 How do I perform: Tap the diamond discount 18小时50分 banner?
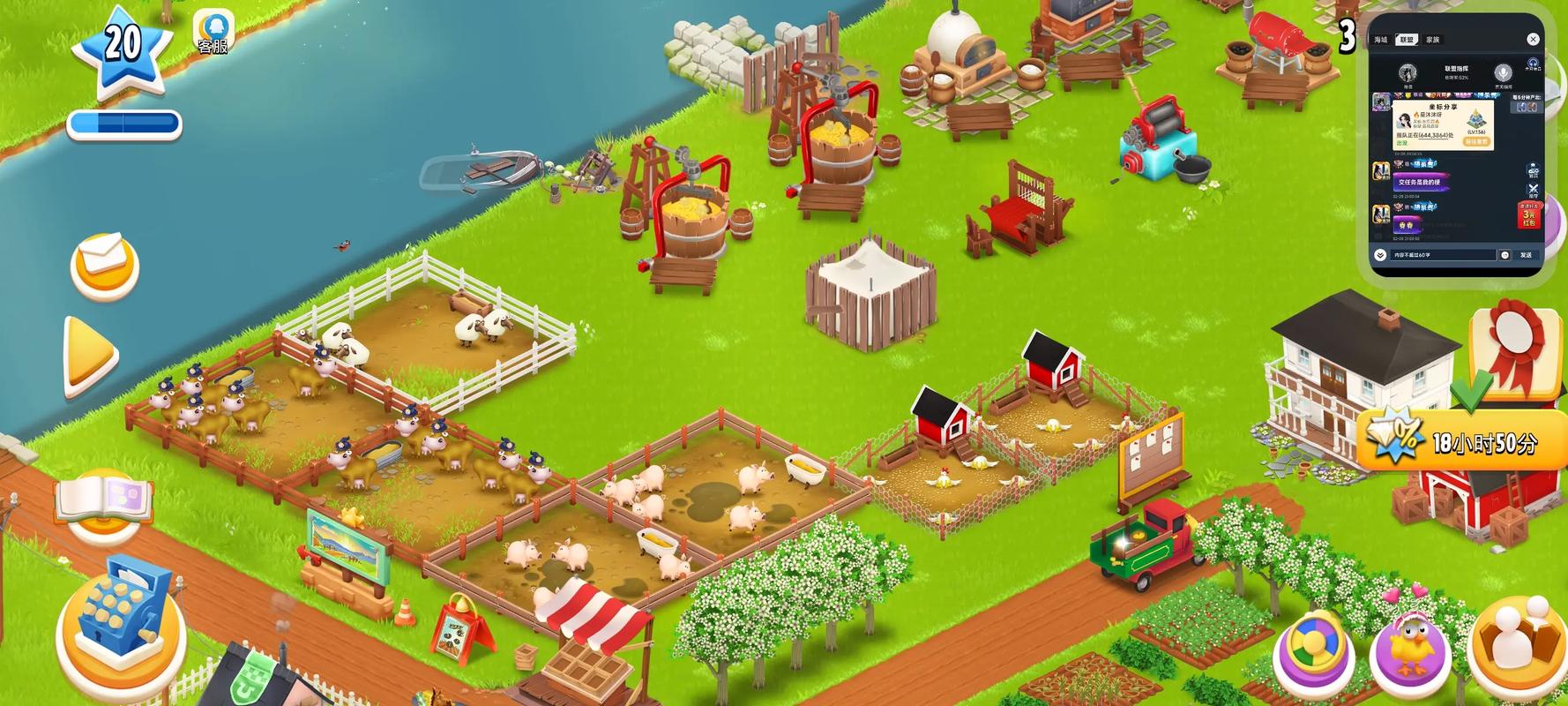tap(1457, 439)
